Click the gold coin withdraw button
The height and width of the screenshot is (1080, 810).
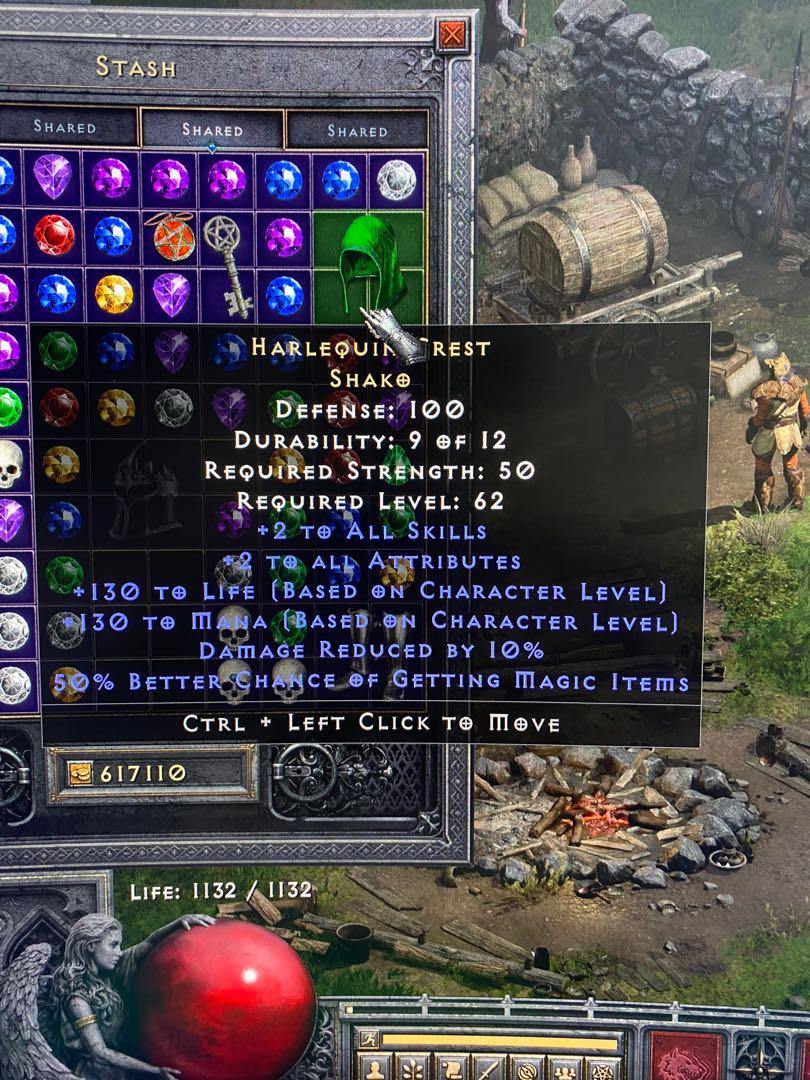80,773
